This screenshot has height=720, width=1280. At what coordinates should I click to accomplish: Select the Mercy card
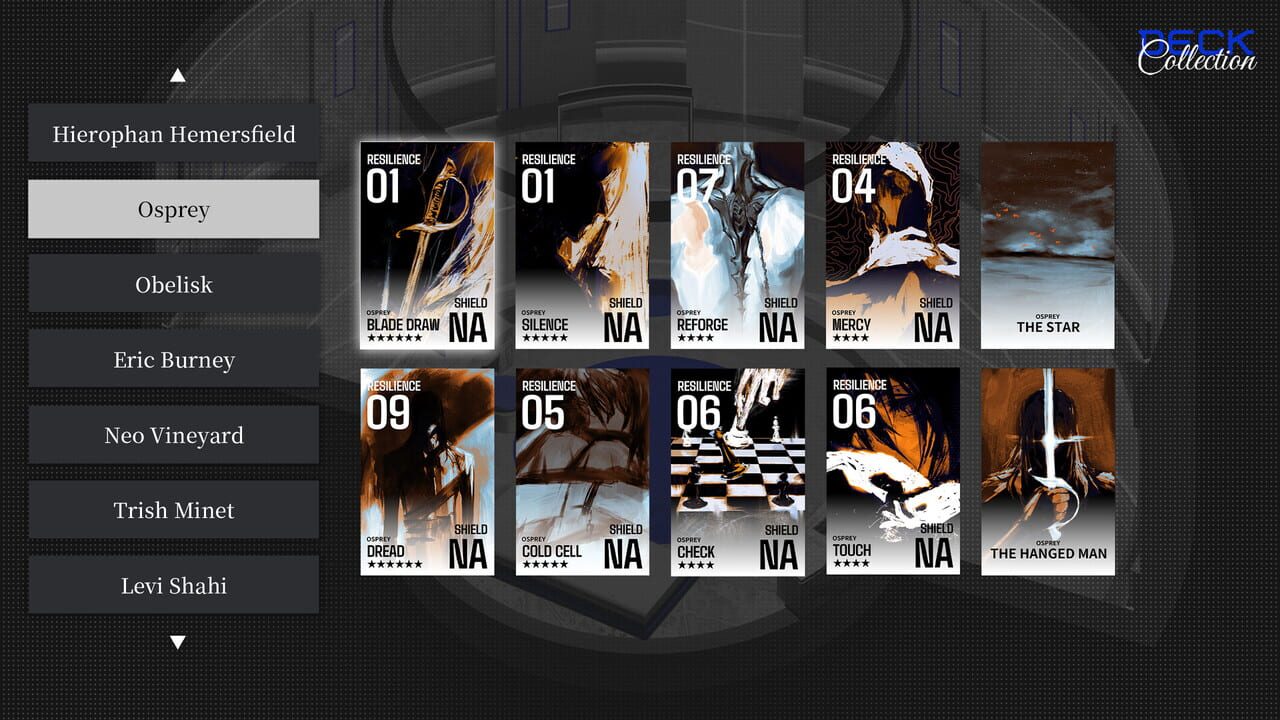891,246
